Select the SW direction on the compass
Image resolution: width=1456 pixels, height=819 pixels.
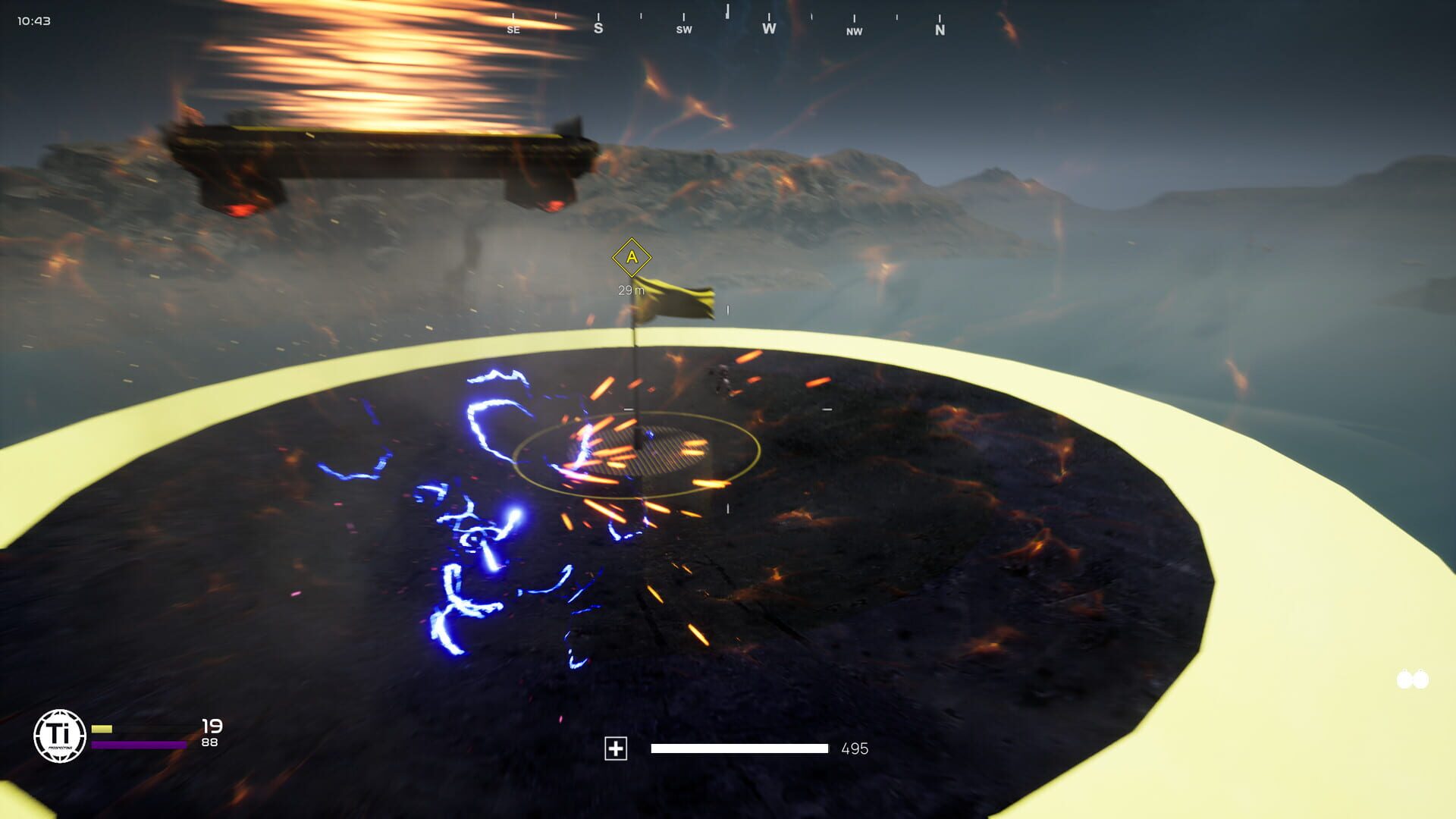coord(685,30)
